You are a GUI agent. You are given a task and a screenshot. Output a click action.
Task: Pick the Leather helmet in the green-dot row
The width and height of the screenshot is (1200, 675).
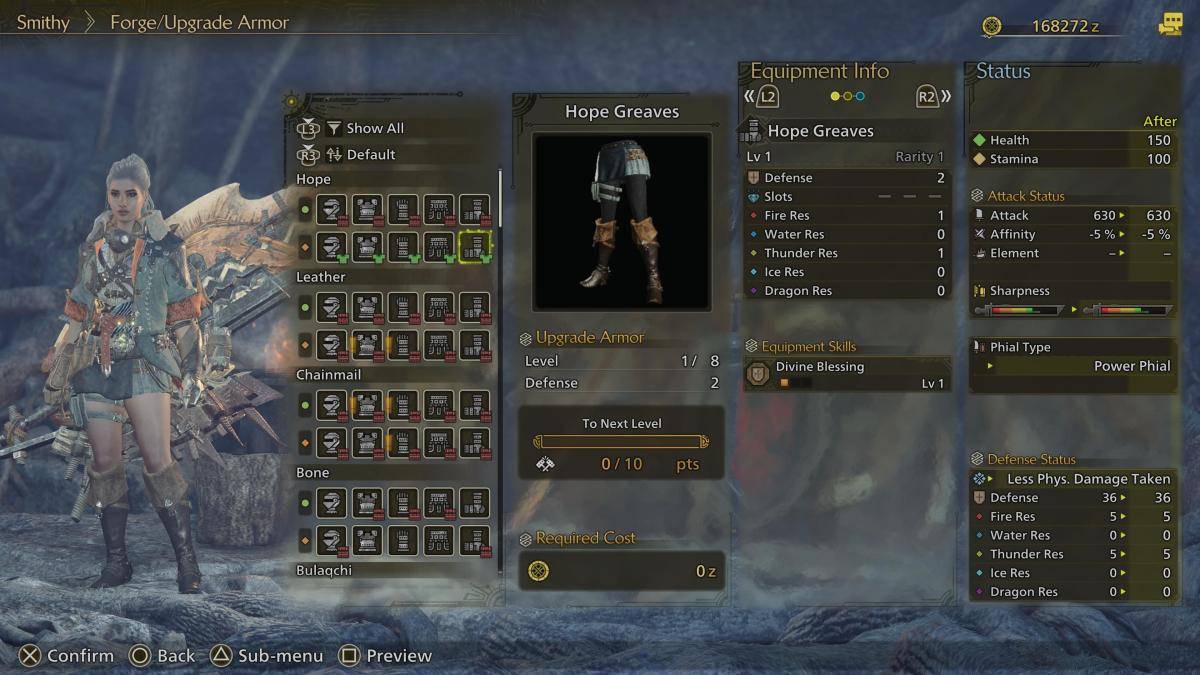332,308
